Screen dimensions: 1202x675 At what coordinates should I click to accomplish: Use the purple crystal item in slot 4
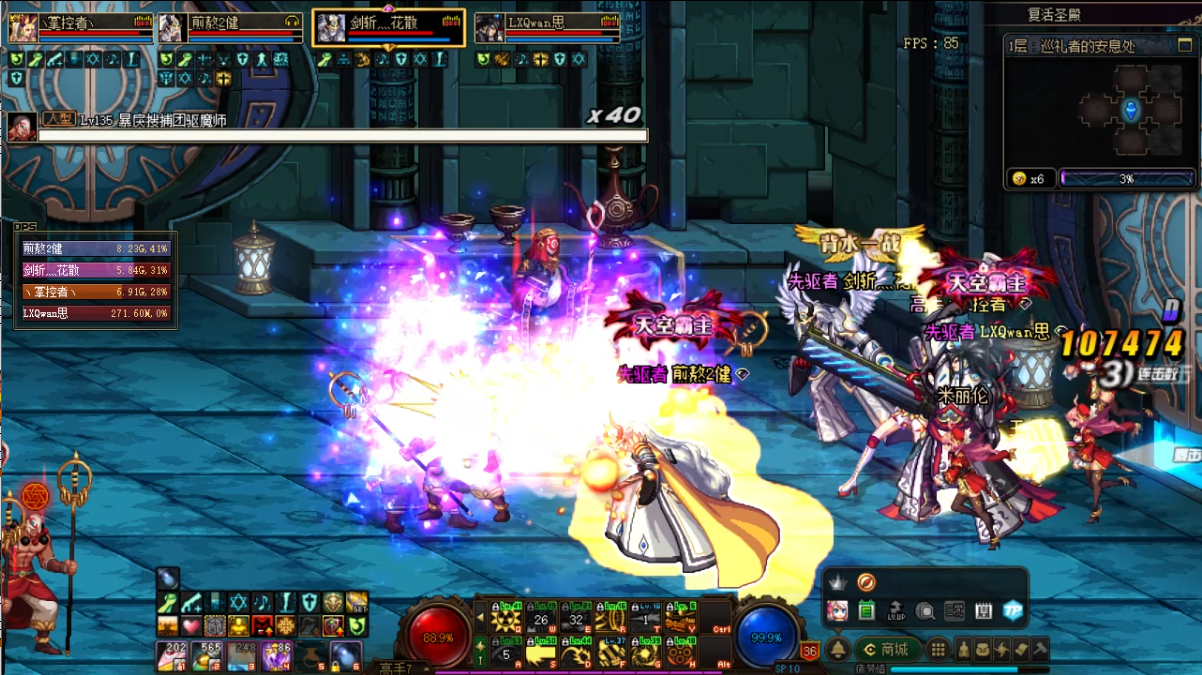click(275, 656)
